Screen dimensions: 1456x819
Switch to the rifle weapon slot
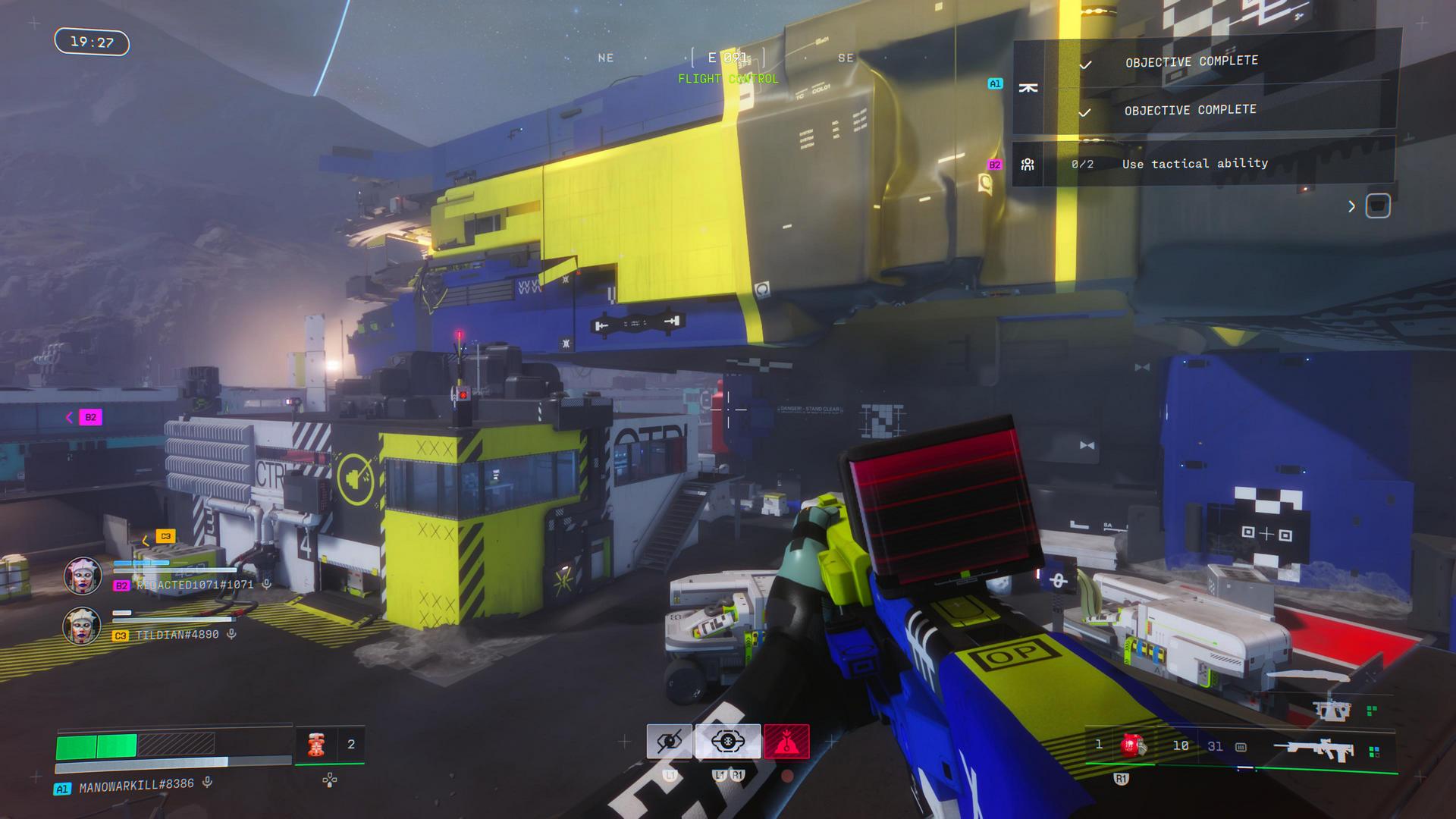click(x=1318, y=749)
